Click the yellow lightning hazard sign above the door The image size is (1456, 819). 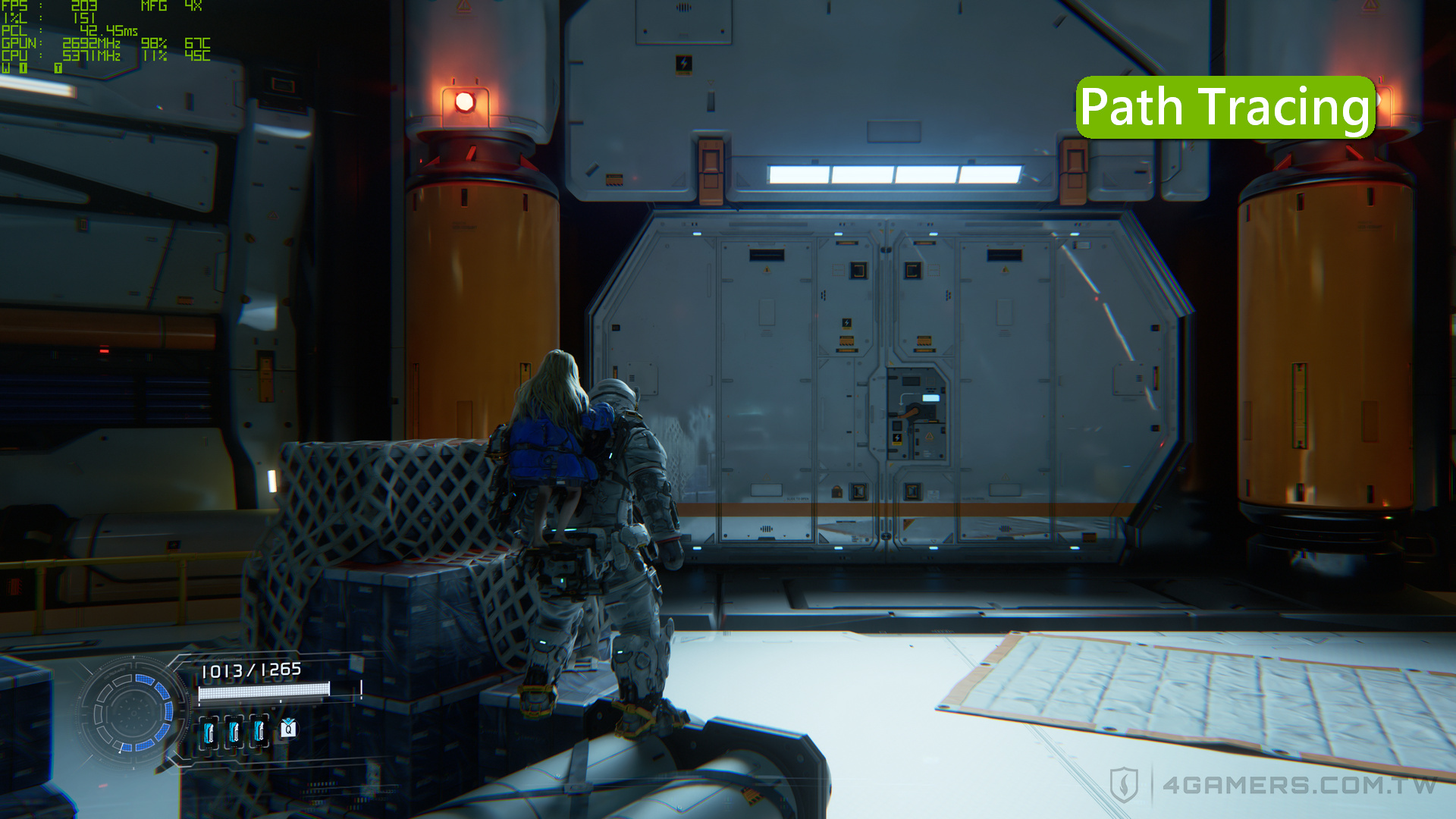point(685,64)
